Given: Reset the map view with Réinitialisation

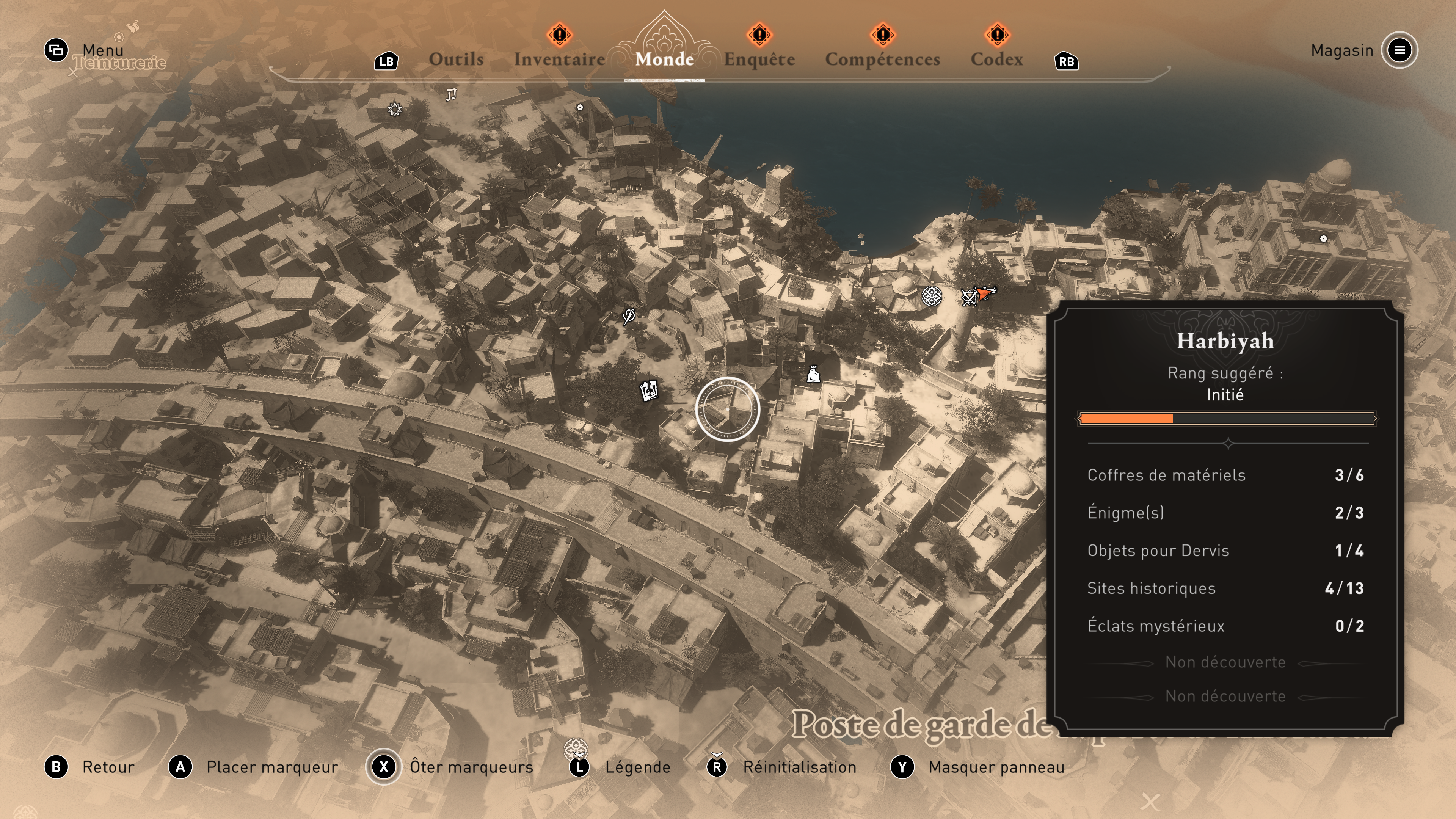Looking at the screenshot, I should (x=799, y=767).
